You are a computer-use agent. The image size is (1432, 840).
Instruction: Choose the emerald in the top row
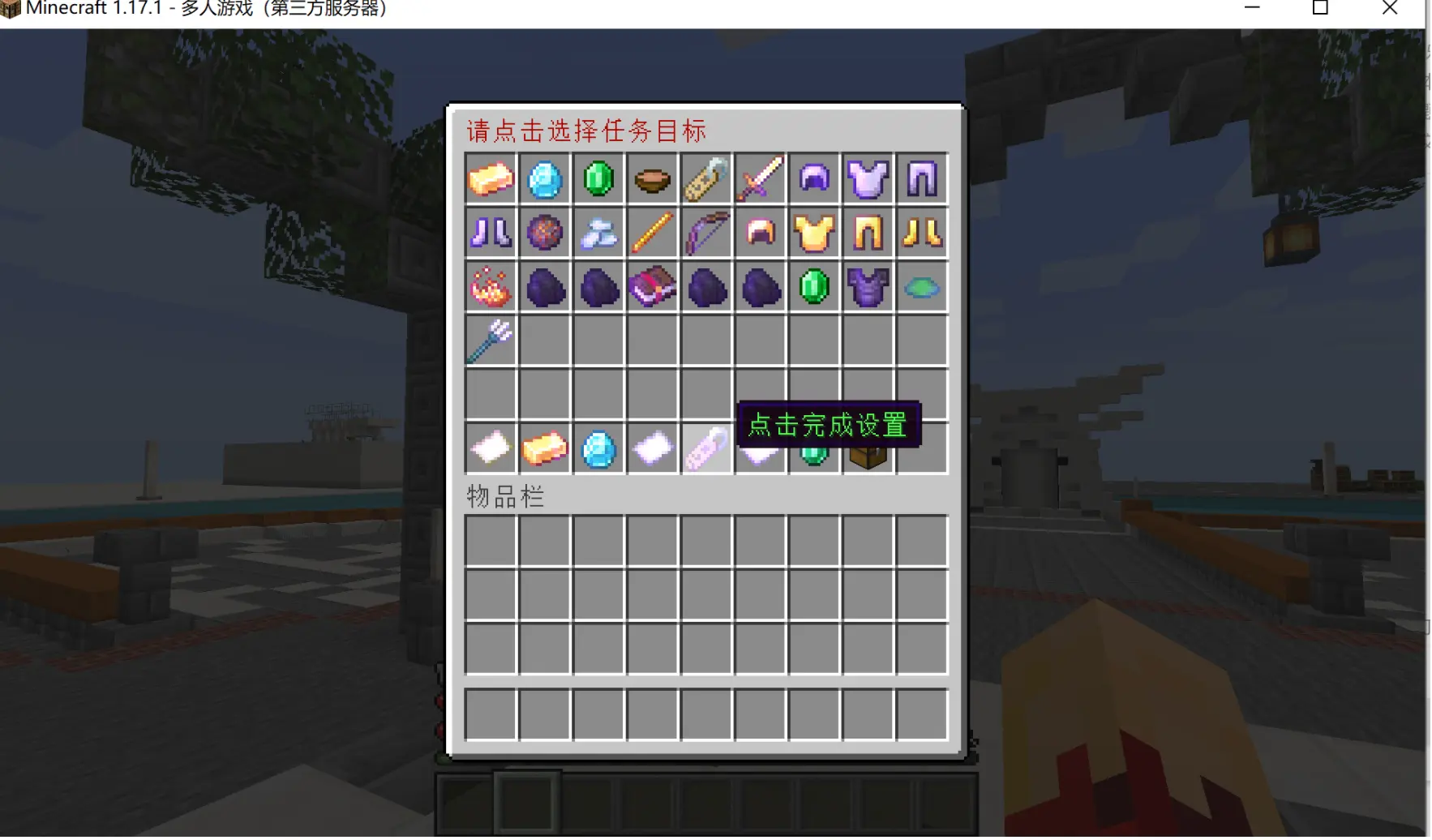[x=598, y=179]
